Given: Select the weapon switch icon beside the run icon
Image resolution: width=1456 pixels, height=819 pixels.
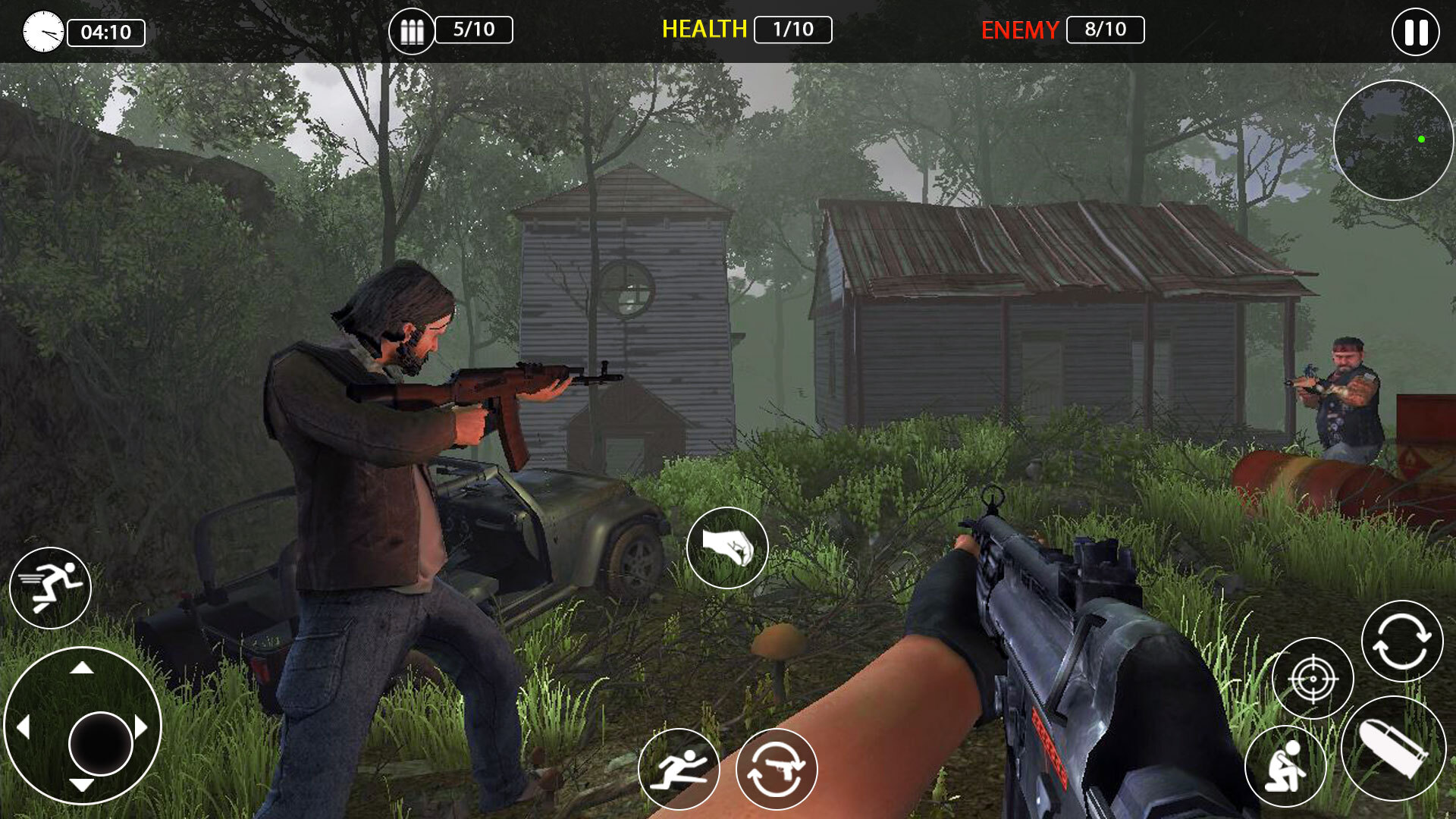Looking at the screenshot, I should [777, 768].
